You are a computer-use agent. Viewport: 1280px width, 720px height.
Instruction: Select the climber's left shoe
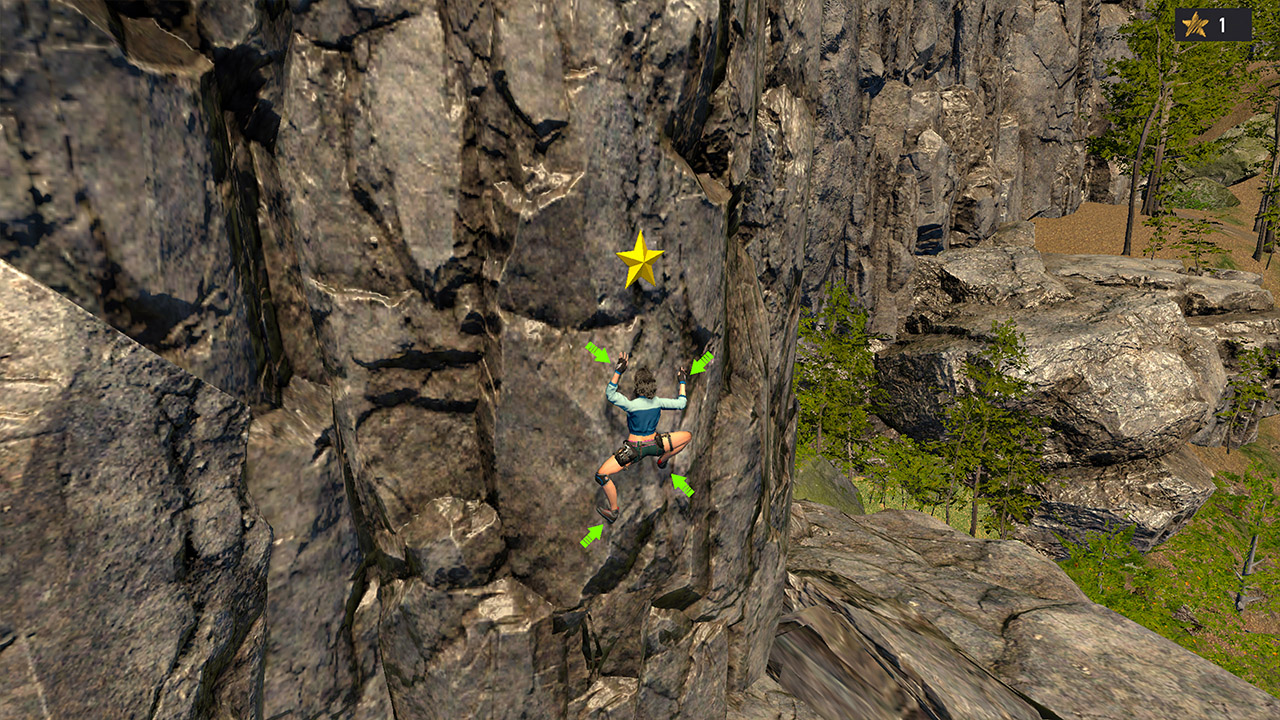tap(608, 510)
